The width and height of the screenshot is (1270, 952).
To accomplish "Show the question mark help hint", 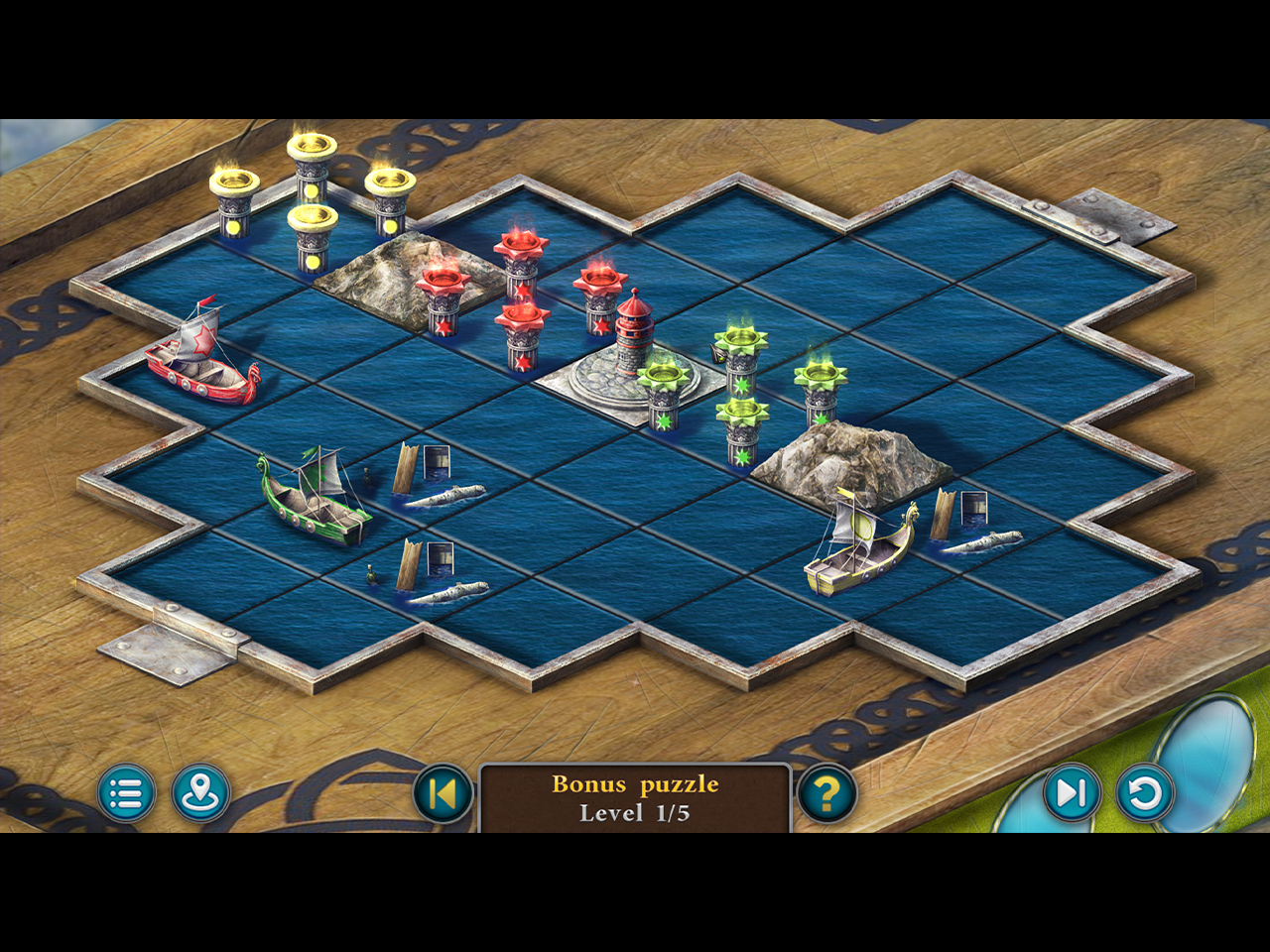I will click(x=826, y=793).
